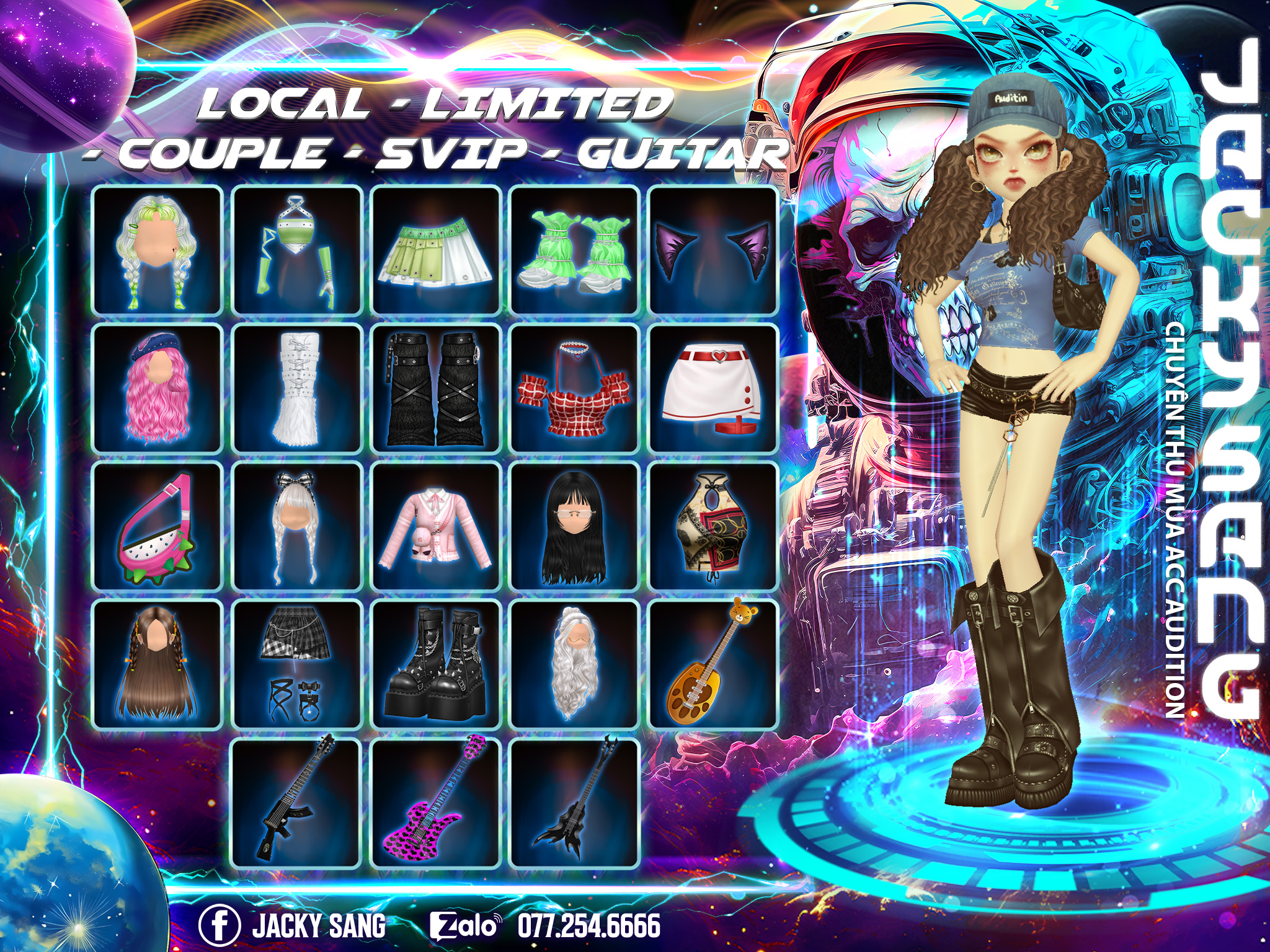
Task: Choose the black rifle-shaped guitar
Action: (297, 803)
